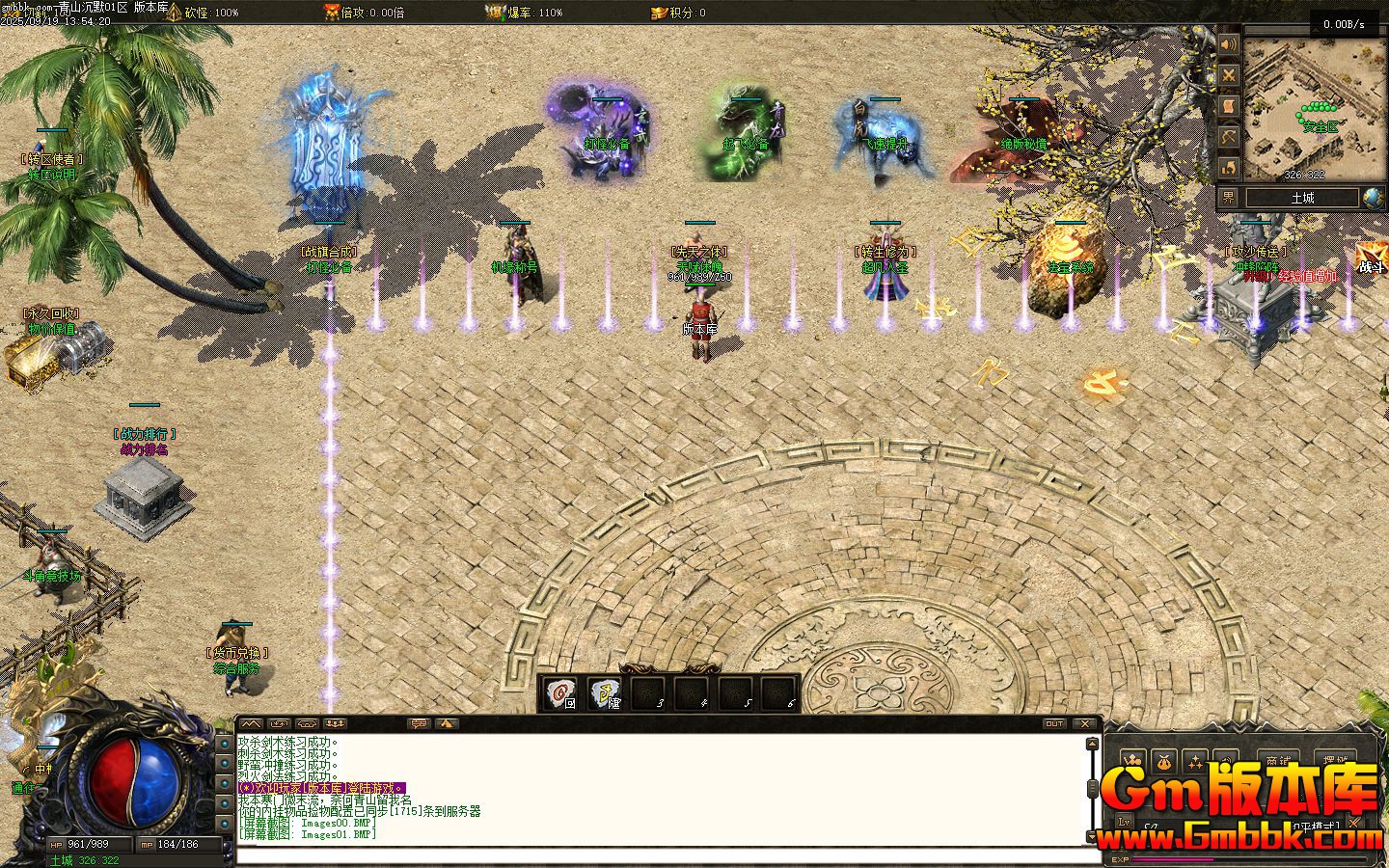
Task: Use the 随 random teleport scroll slot
Action: pos(606,692)
